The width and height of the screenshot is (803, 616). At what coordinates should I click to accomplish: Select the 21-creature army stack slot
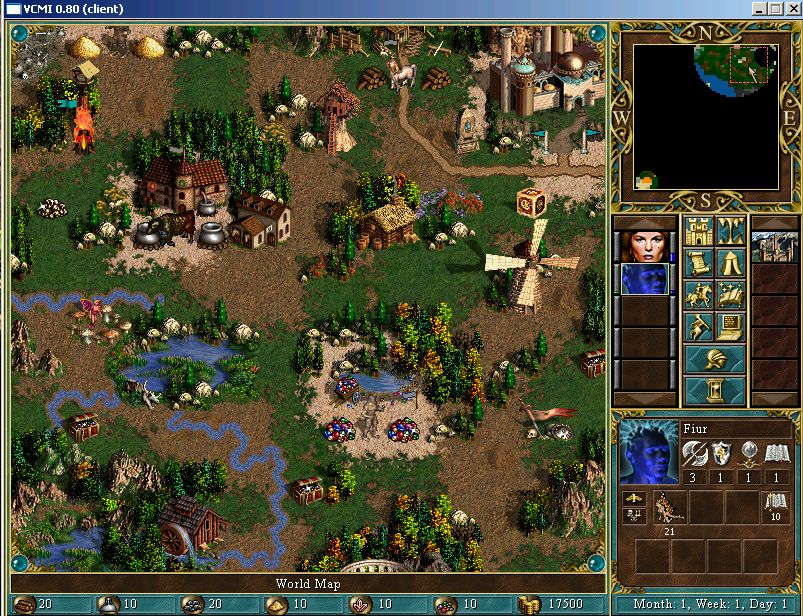point(669,509)
